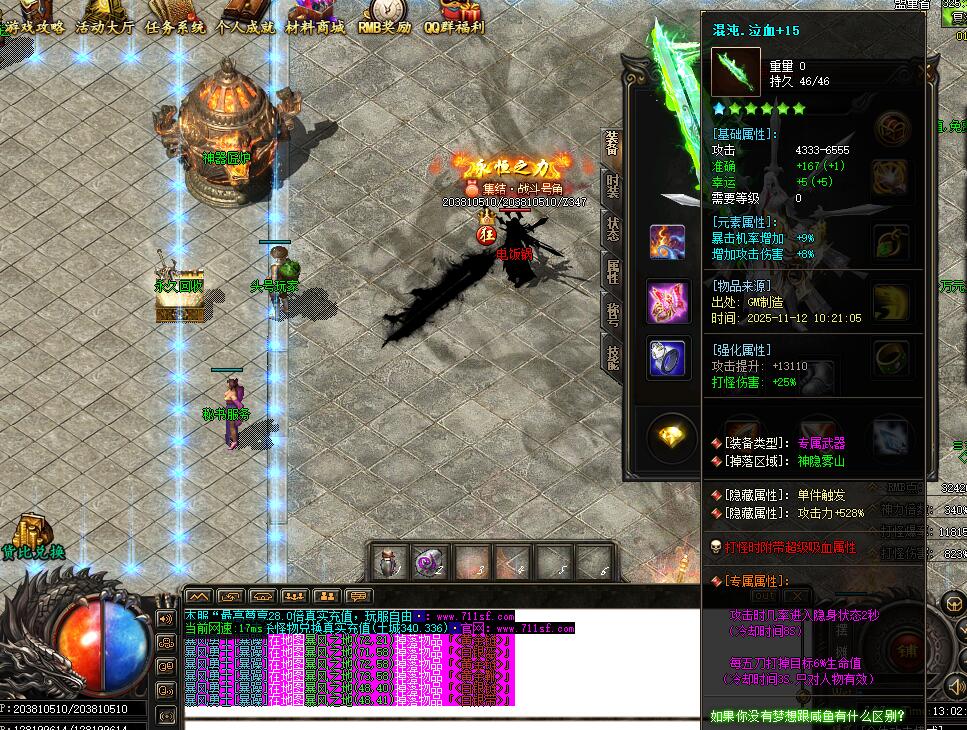The image size is (967, 730).
Task: Open the 材料商城 material shop
Action: [x=315, y=26]
